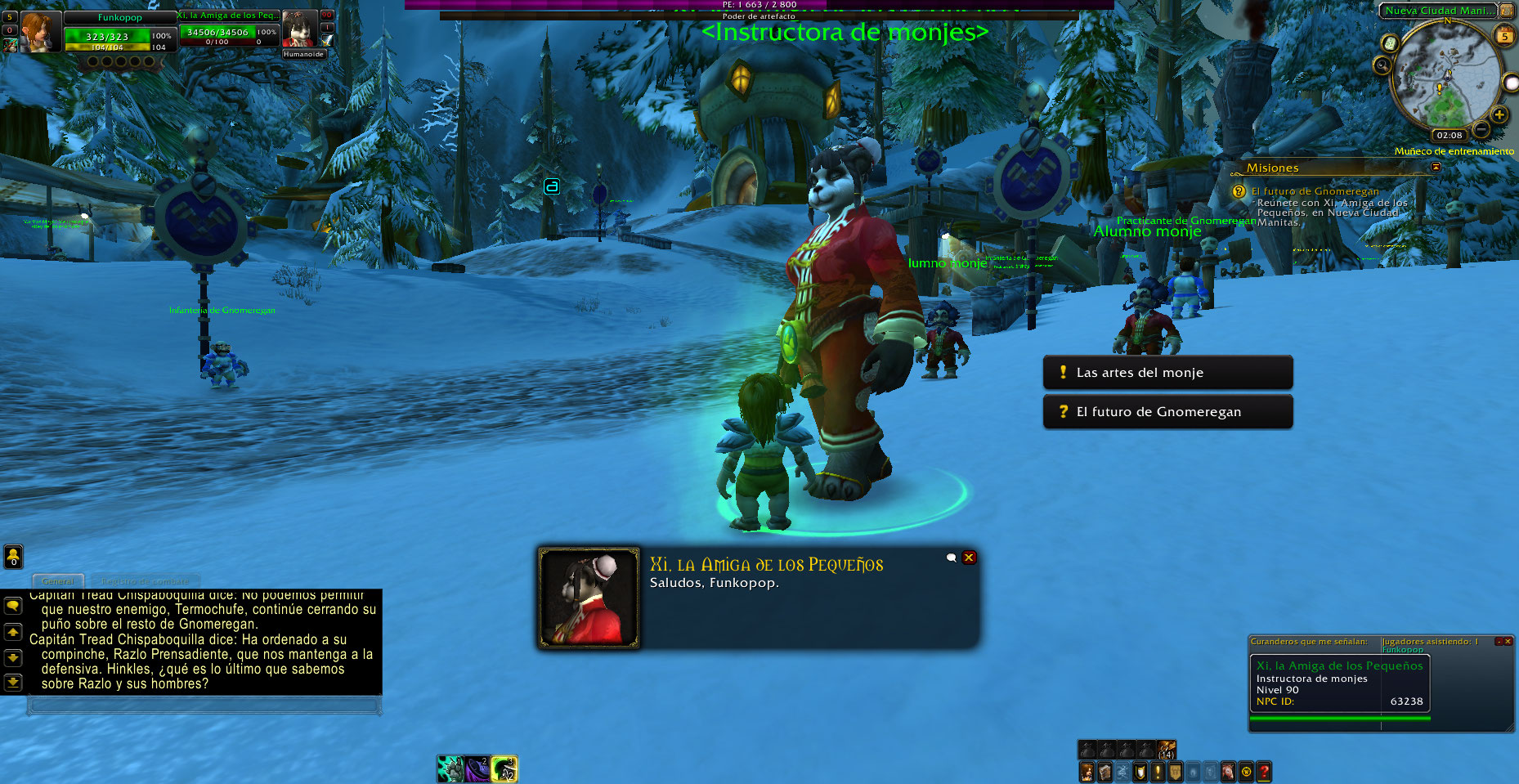Switch to the General chat tab

tap(58, 581)
